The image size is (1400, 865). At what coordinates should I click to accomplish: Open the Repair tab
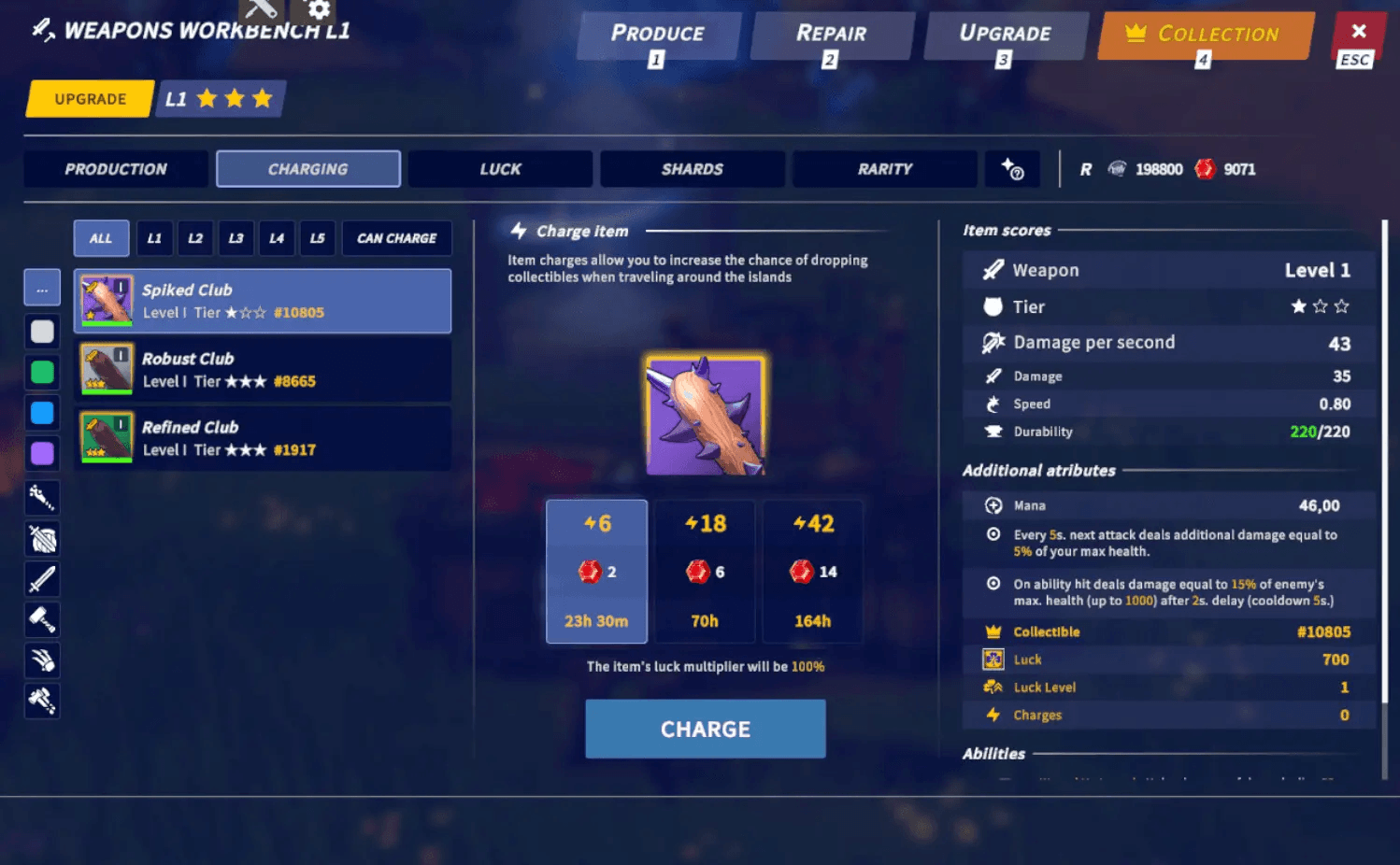click(x=831, y=35)
